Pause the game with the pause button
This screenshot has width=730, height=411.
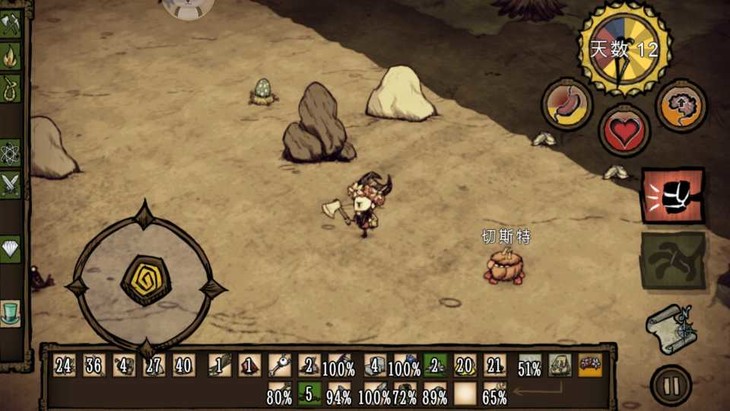[669, 384]
